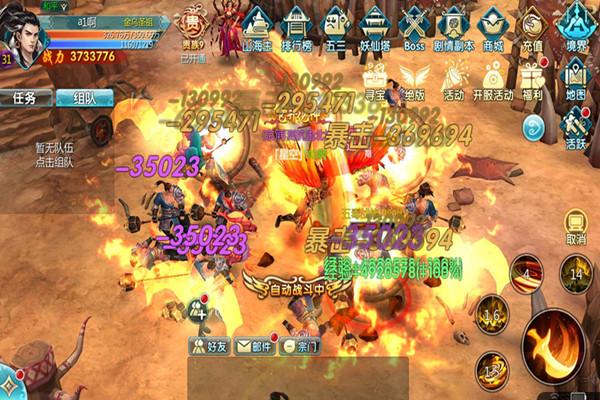This screenshot has width=600, height=400.
Task: Switch to the 组队 team tab
Action: click(84, 98)
